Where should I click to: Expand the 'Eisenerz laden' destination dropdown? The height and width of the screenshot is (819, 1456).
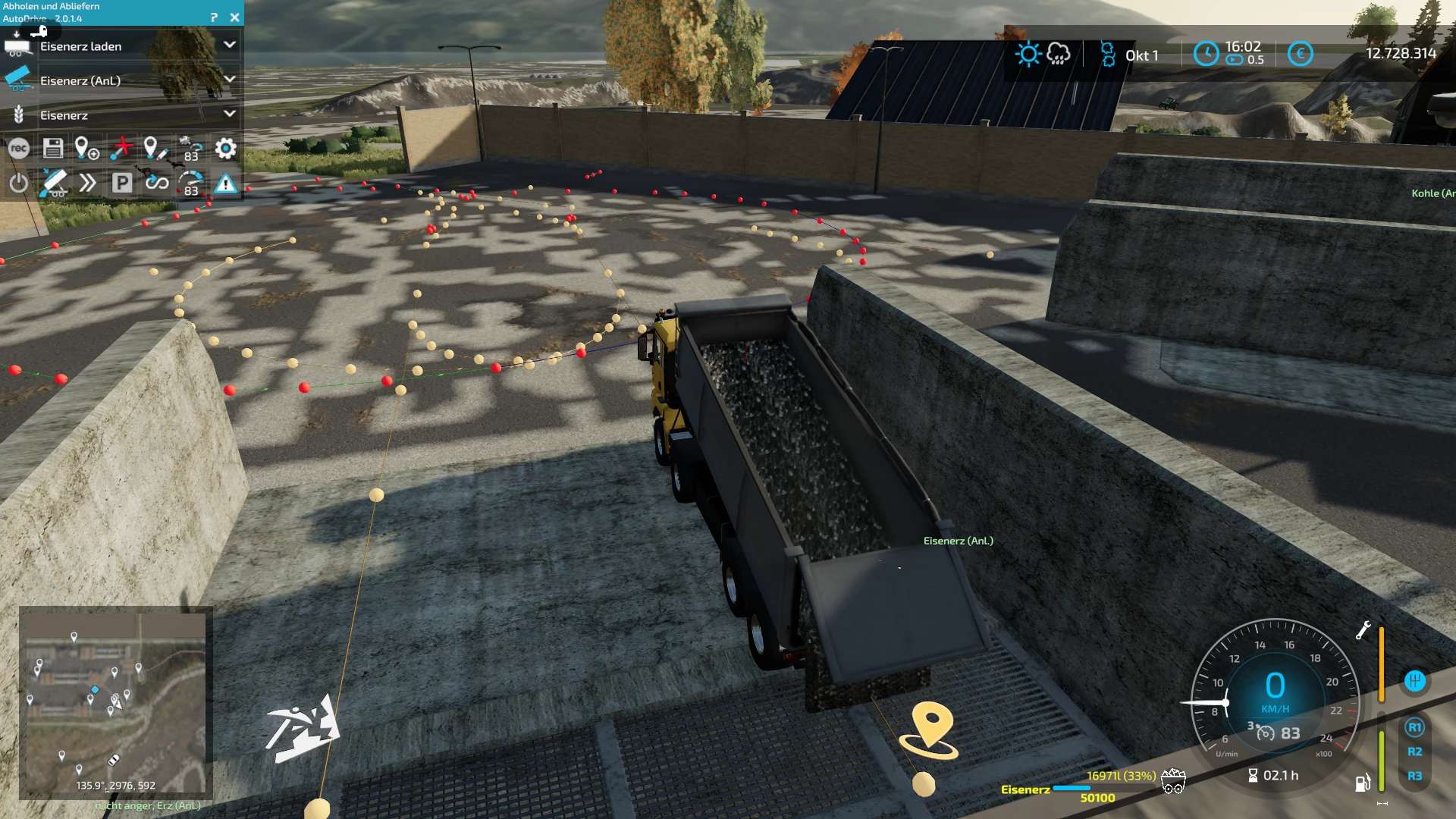pos(229,45)
